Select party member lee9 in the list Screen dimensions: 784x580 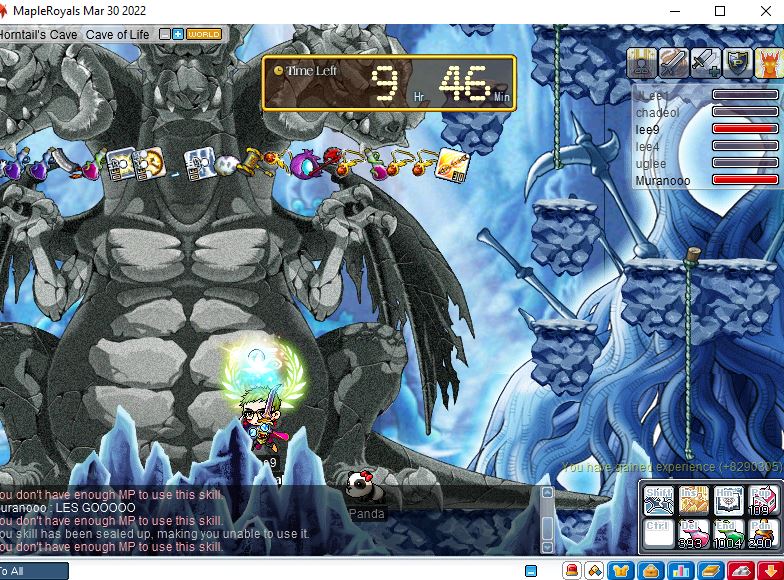649,129
